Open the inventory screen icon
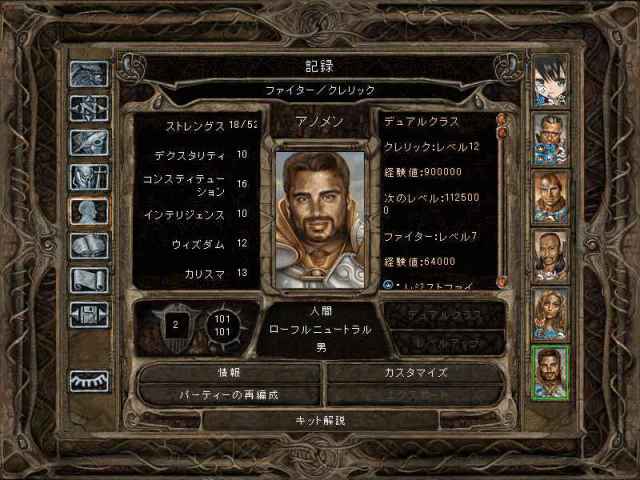640x480 pixels. coord(88,177)
